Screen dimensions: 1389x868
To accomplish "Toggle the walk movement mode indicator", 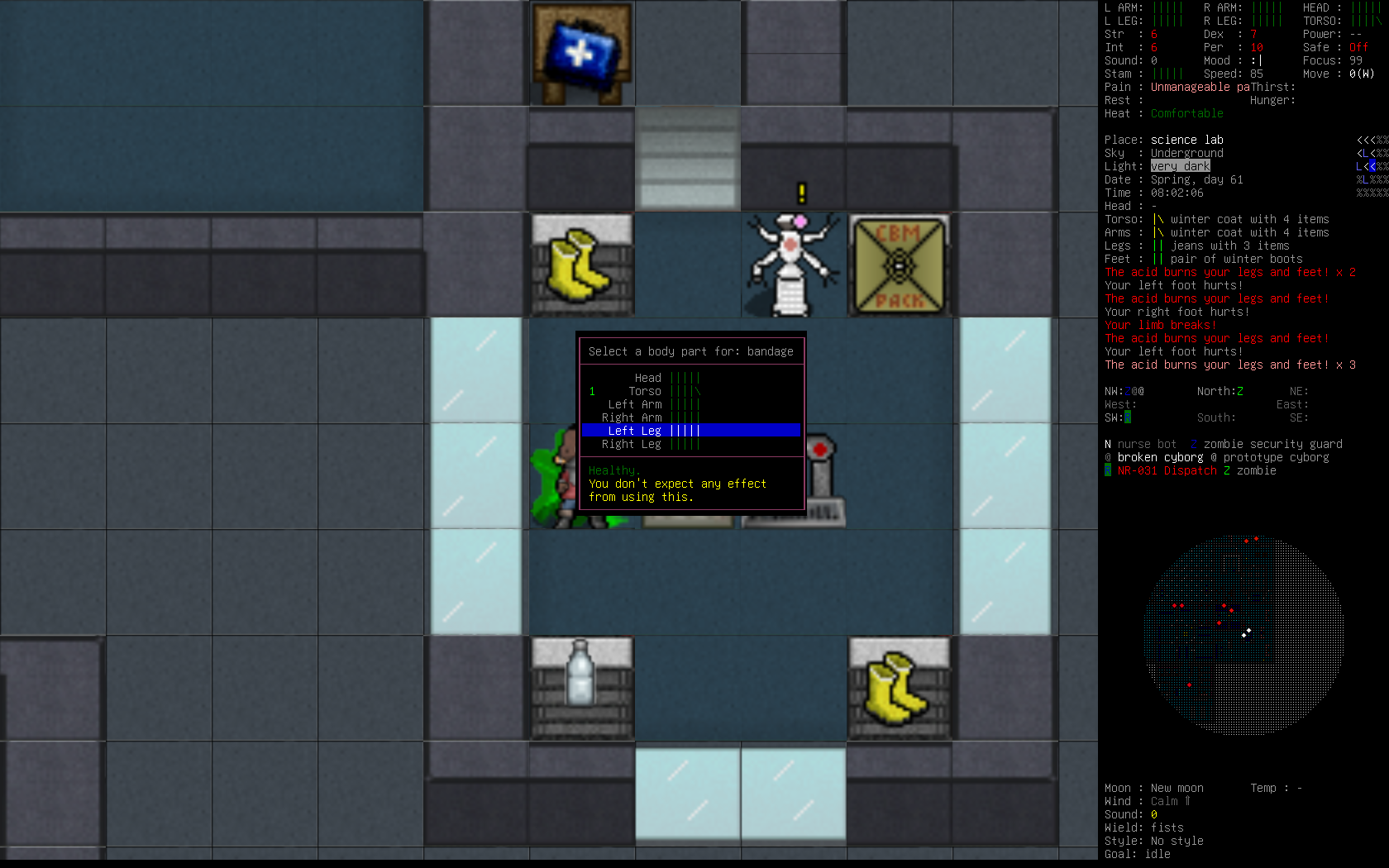I will pyautogui.click(x=1363, y=74).
